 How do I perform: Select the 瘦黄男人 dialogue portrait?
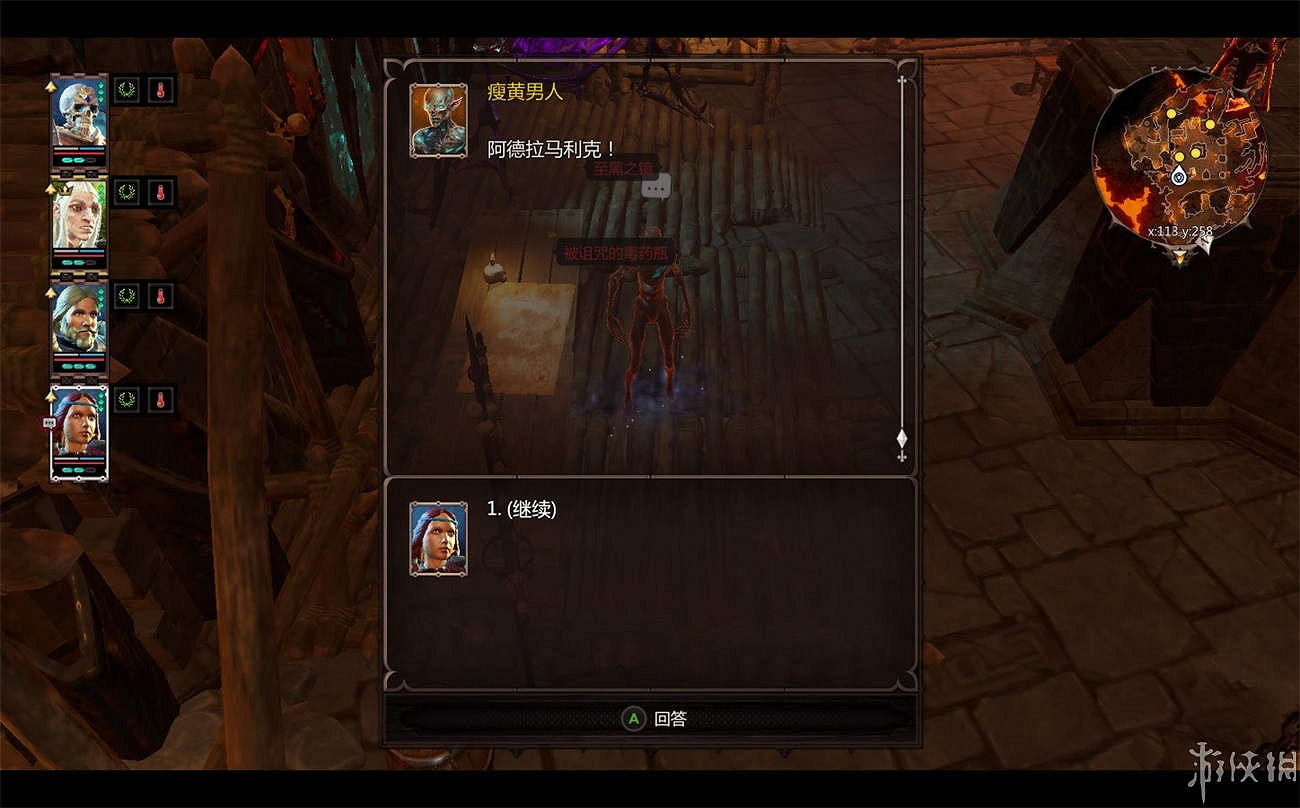tap(437, 120)
